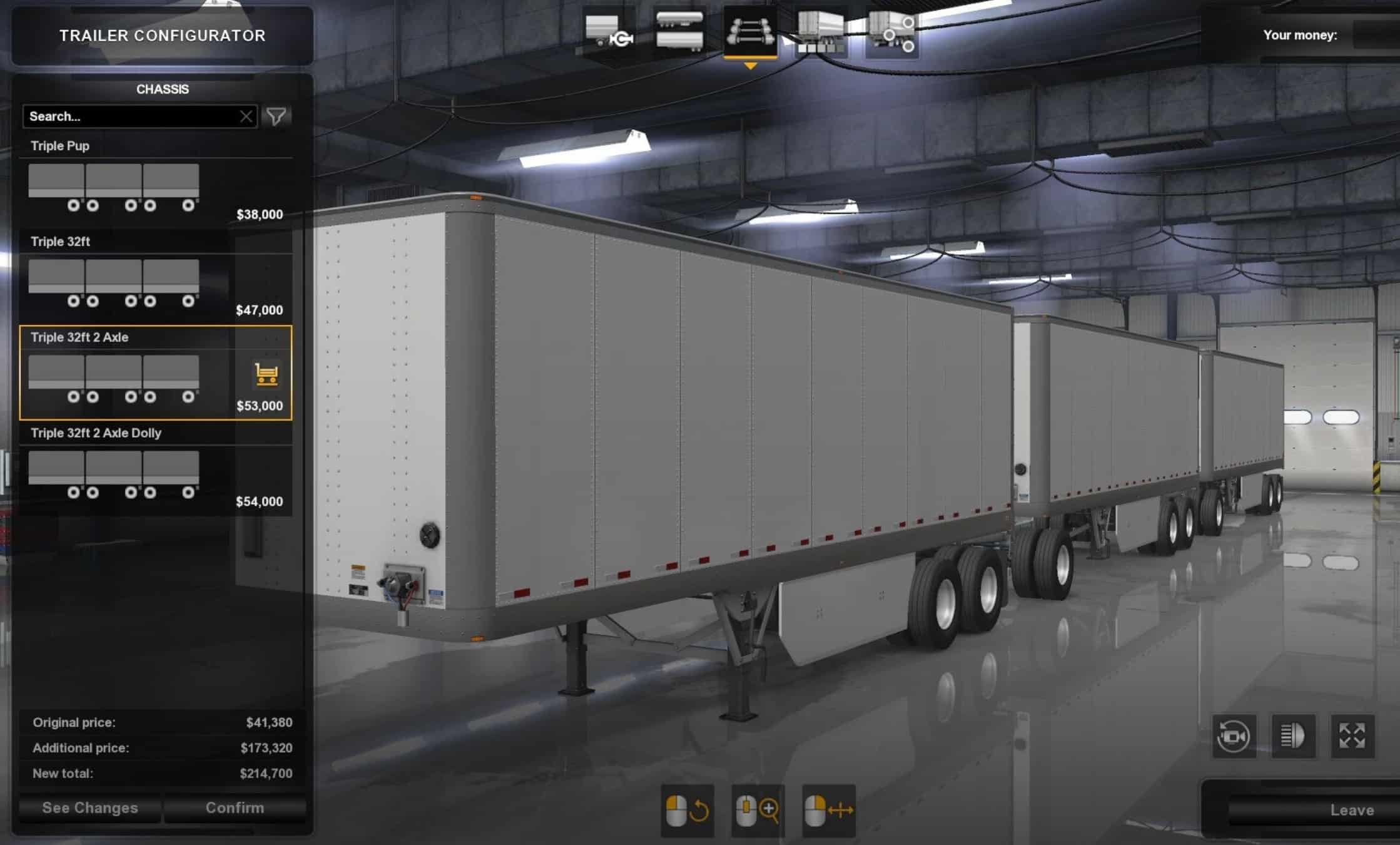Image resolution: width=1400 pixels, height=845 pixels.
Task: Switch to the trailer paint colors tab
Action: coord(821,33)
